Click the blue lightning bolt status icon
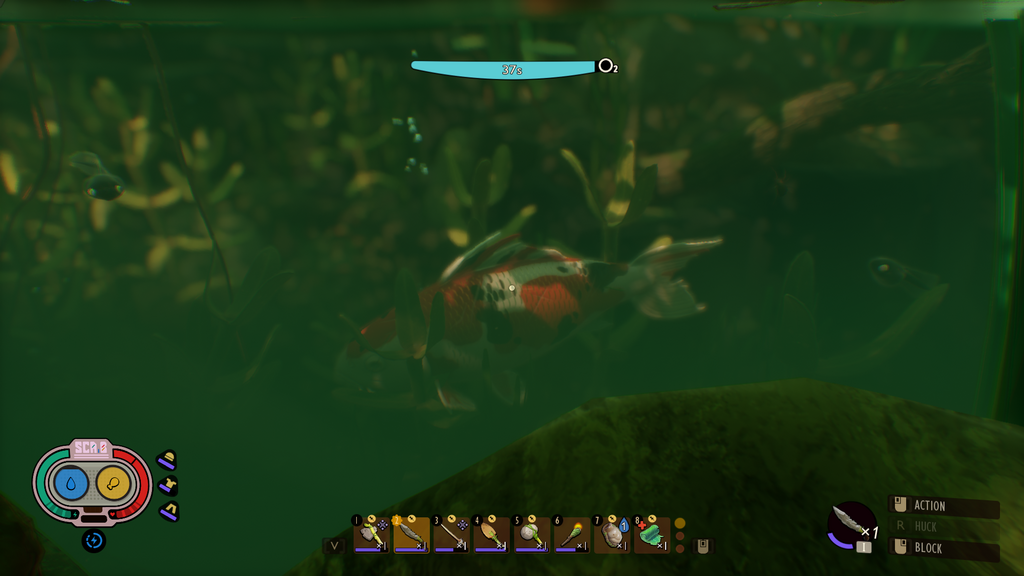 point(93,541)
